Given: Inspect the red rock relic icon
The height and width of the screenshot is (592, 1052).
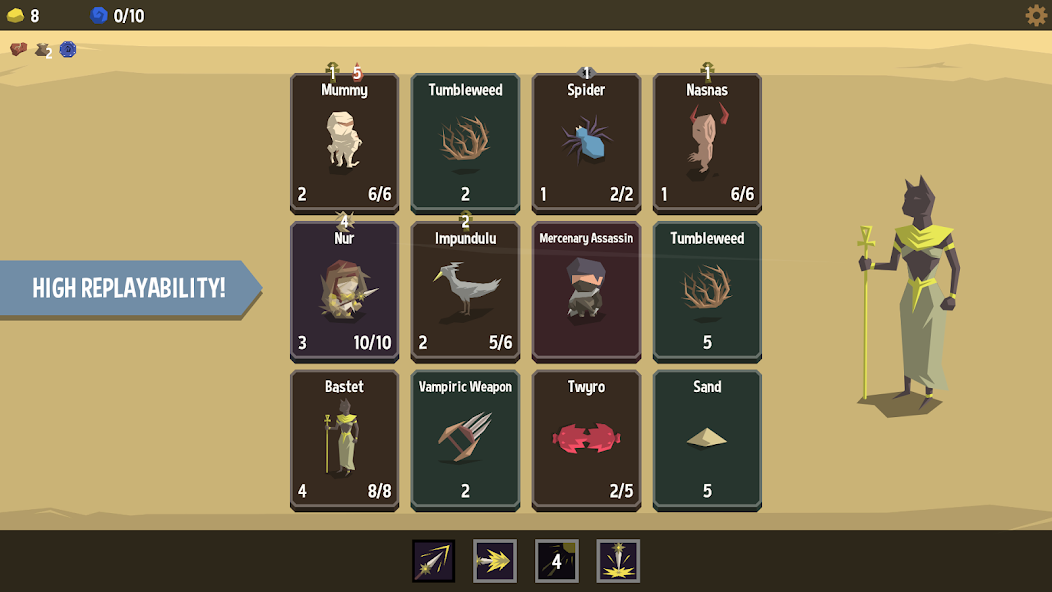Looking at the screenshot, I should point(18,49).
